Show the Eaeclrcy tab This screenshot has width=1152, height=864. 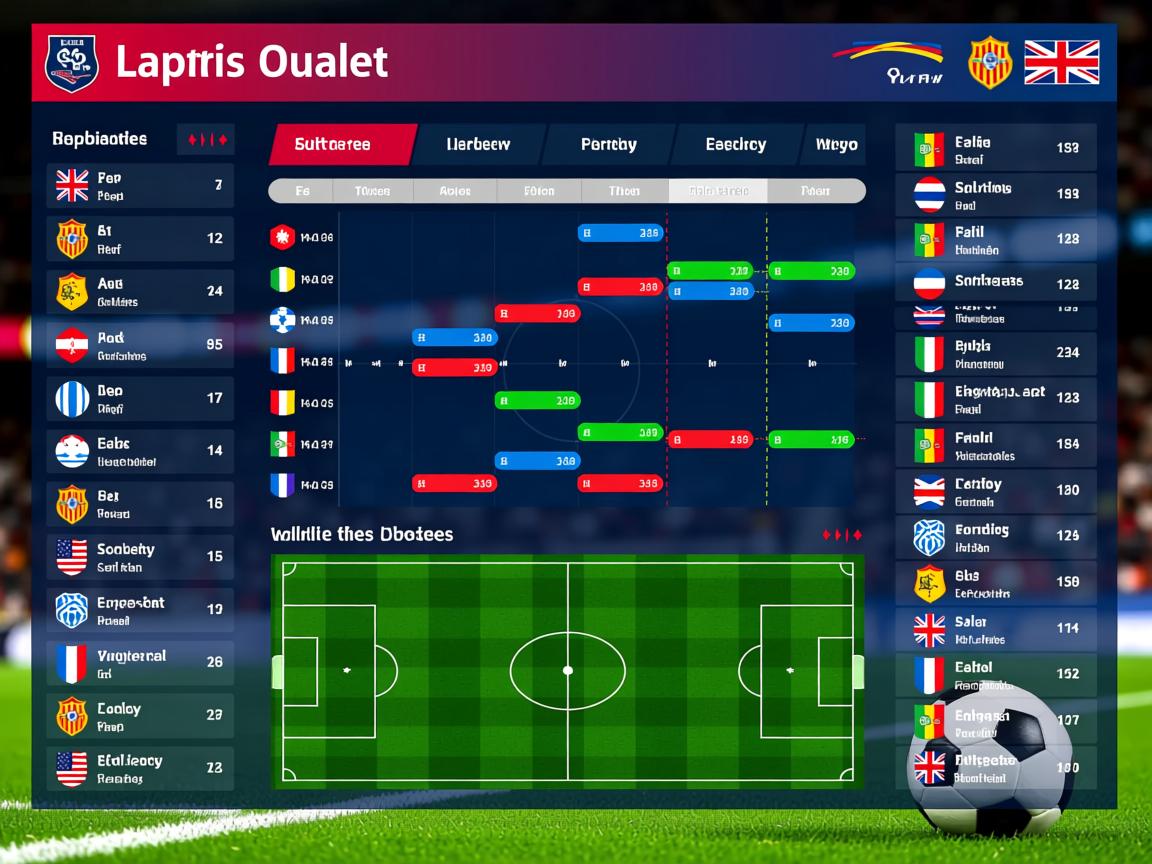(735, 145)
